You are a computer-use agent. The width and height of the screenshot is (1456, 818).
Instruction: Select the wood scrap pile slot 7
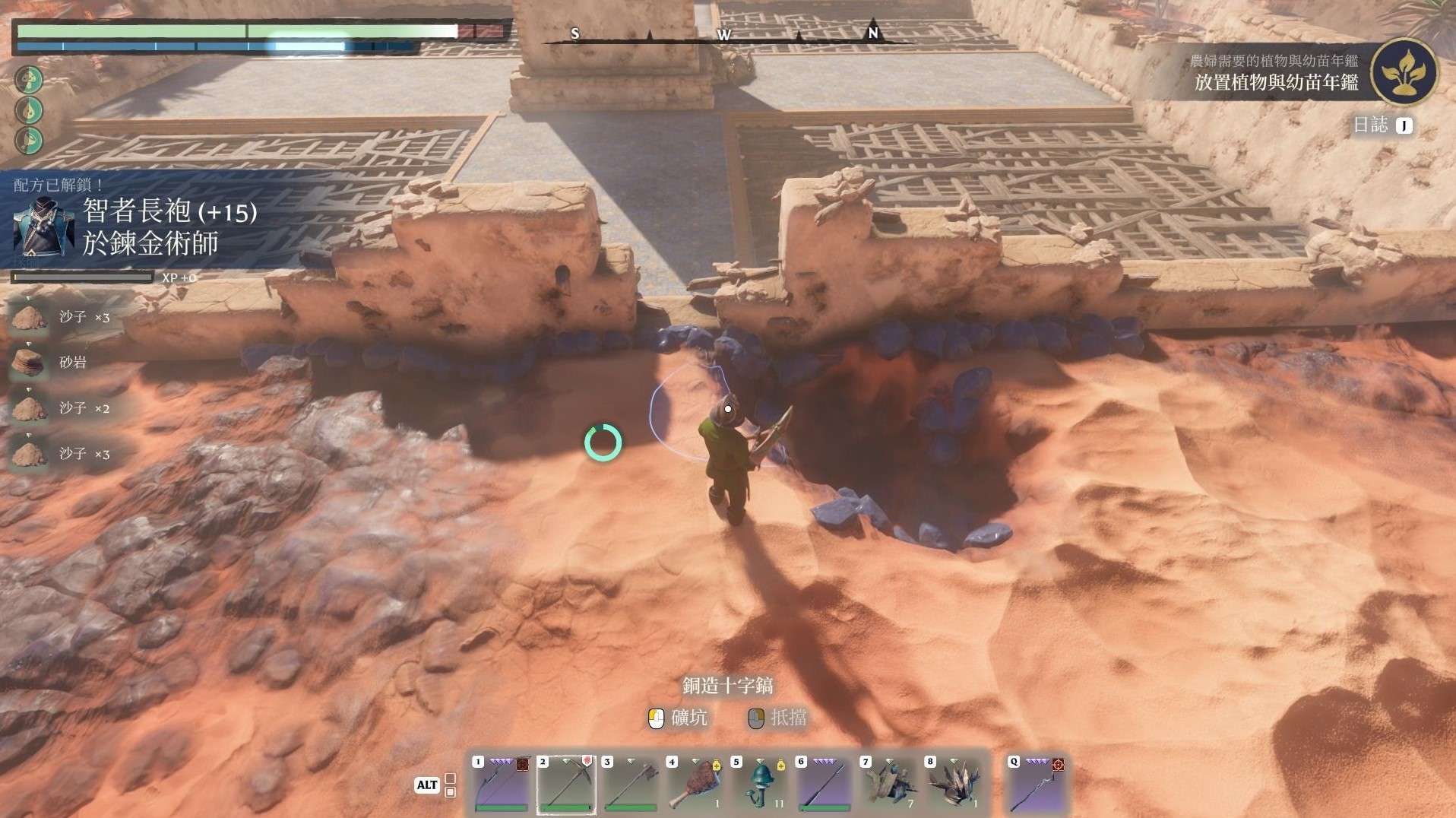point(888,785)
